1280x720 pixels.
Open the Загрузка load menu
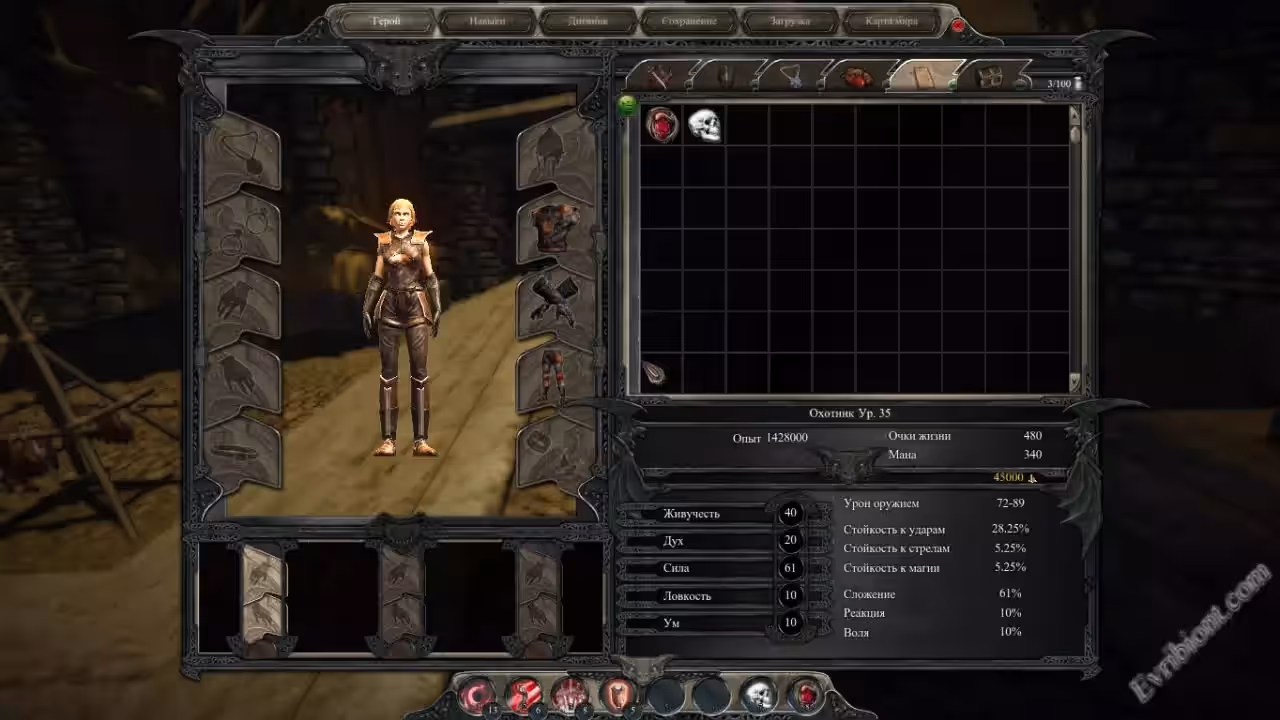[x=790, y=21]
